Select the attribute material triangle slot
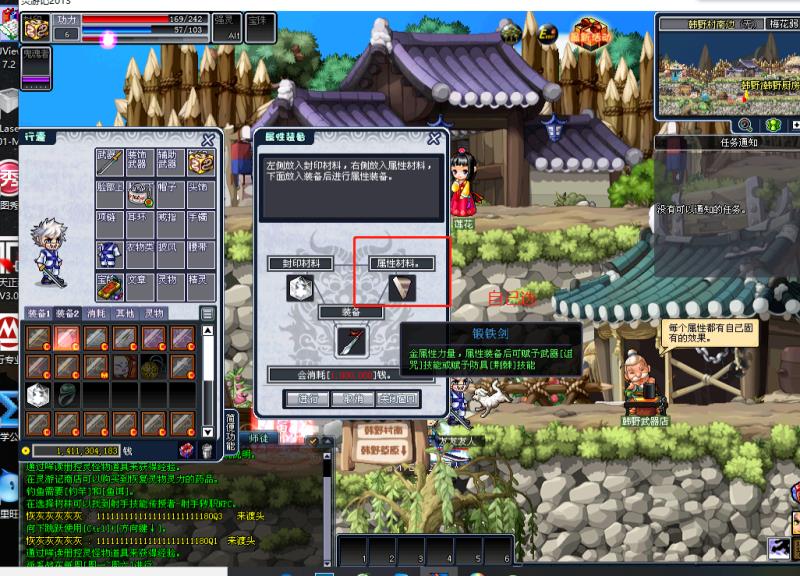800x576 pixels. pyautogui.click(x=402, y=288)
